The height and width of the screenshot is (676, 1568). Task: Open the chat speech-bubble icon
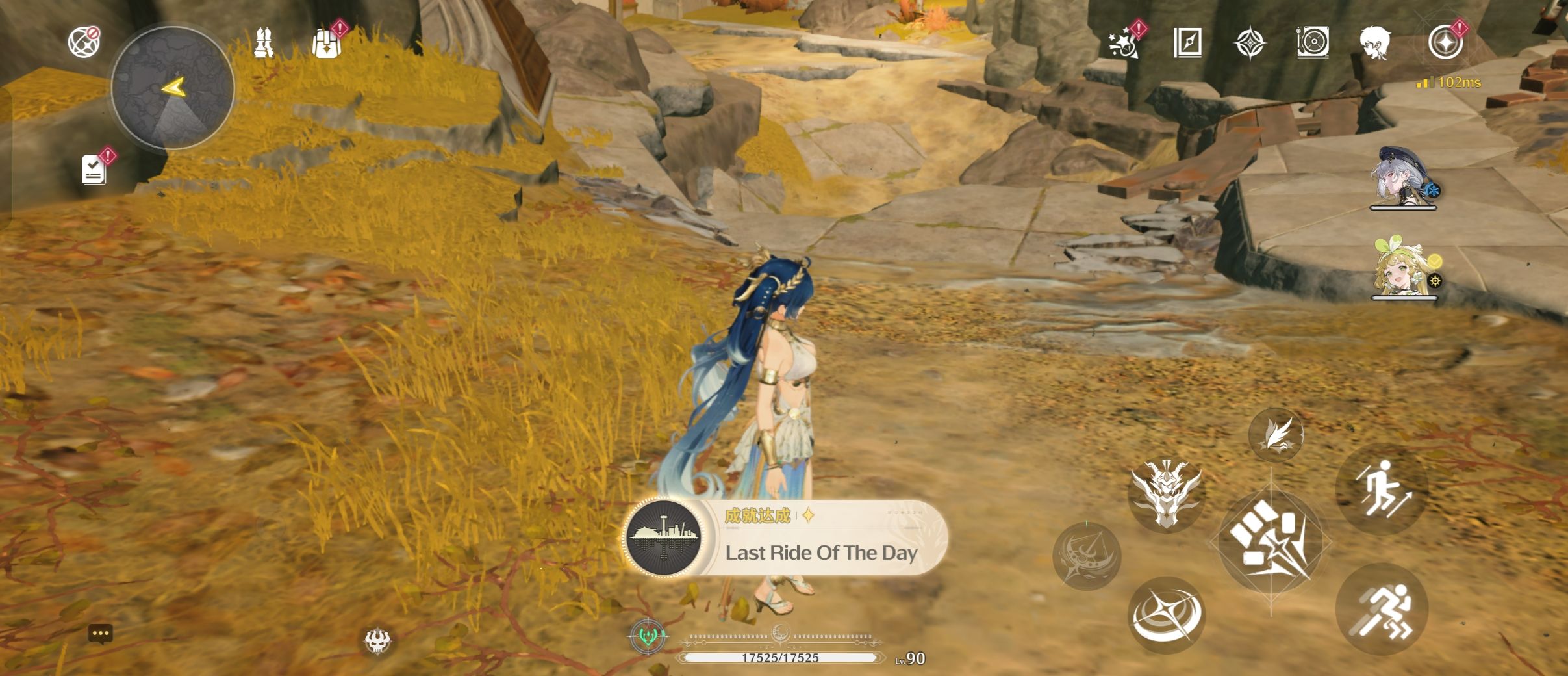pyautogui.click(x=100, y=634)
